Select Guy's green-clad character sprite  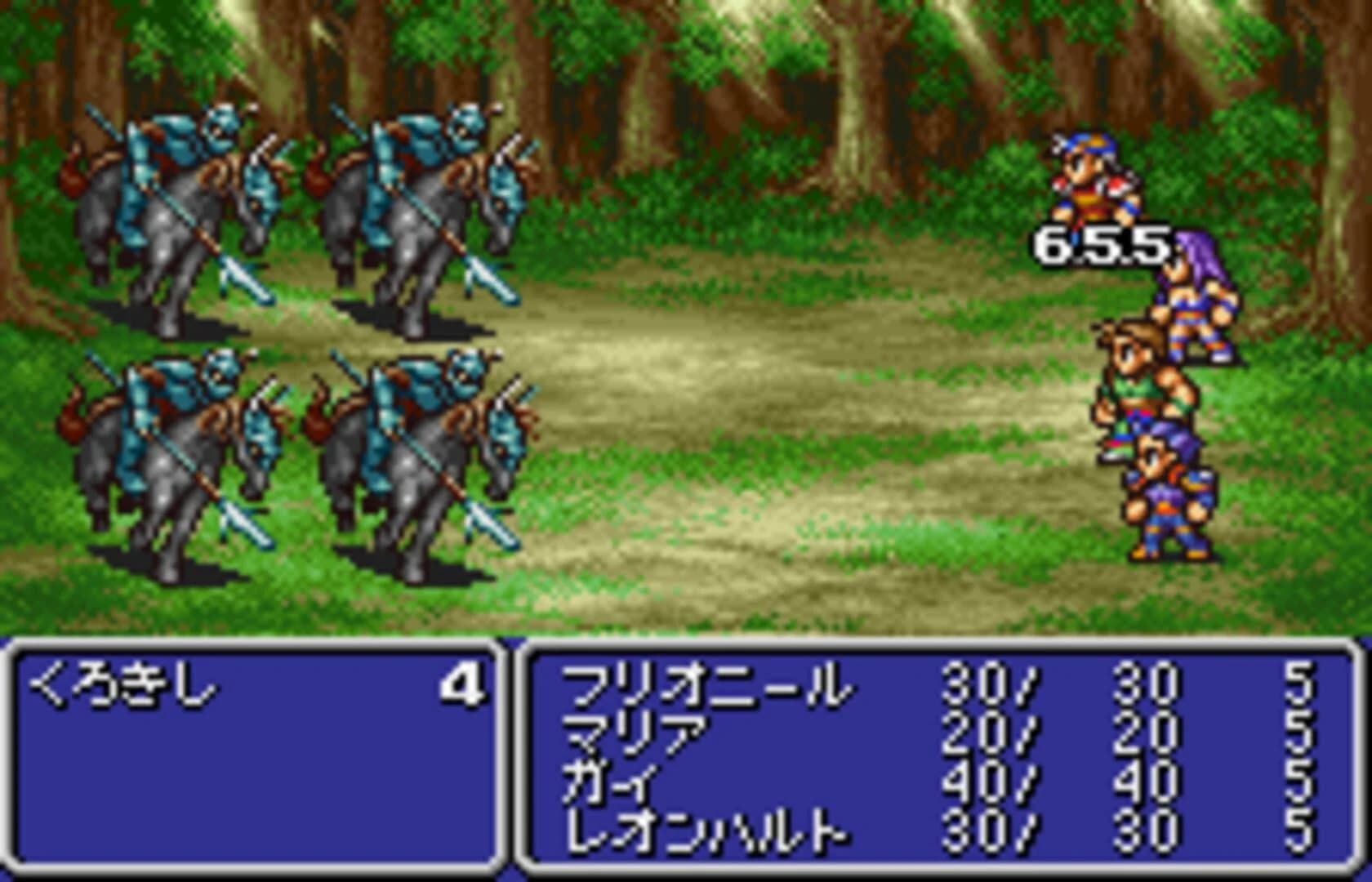(x=1143, y=384)
